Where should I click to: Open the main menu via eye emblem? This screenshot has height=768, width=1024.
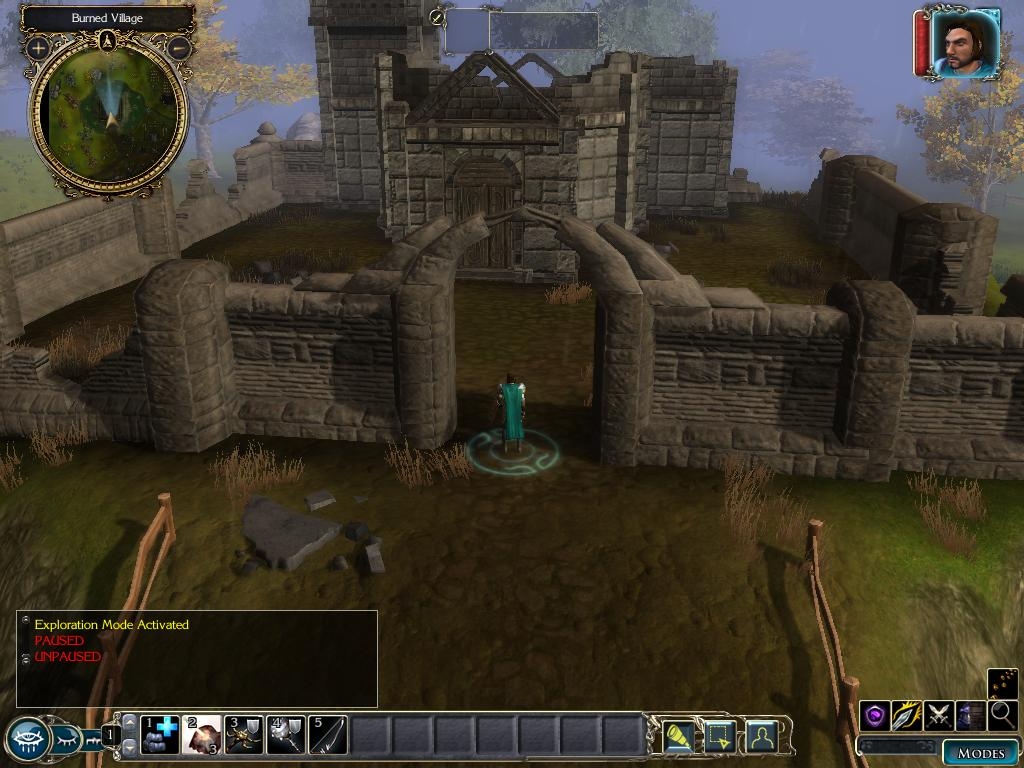29,740
